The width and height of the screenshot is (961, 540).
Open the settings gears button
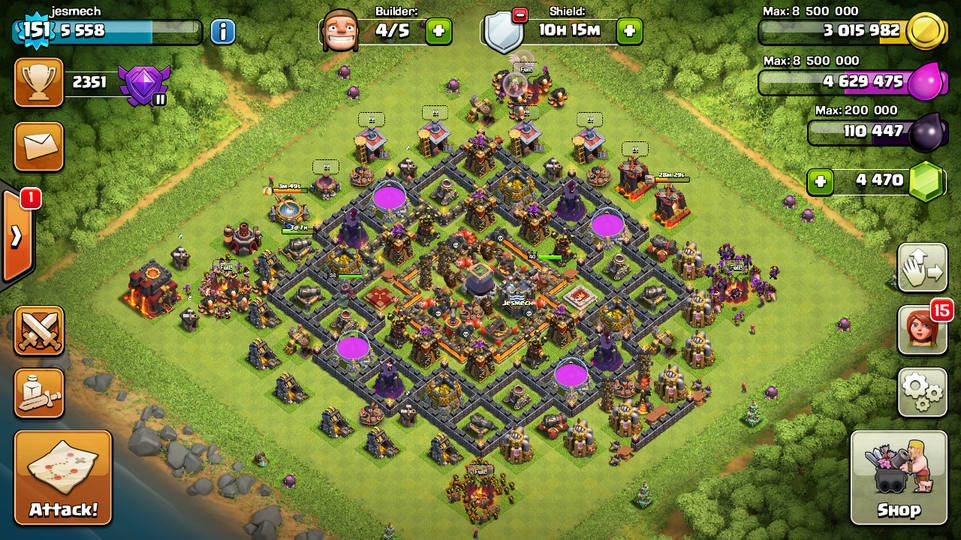point(922,391)
